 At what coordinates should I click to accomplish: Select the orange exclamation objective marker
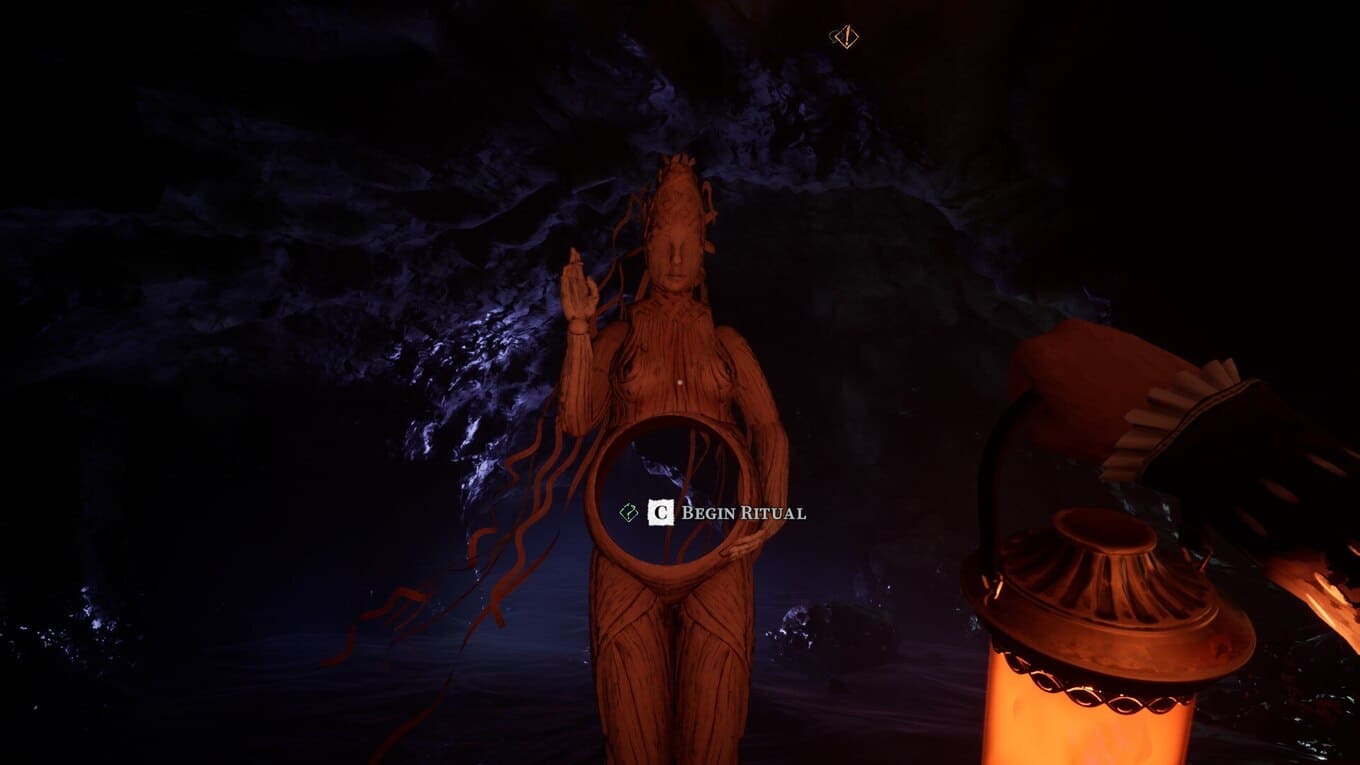[x=845, y=38]
